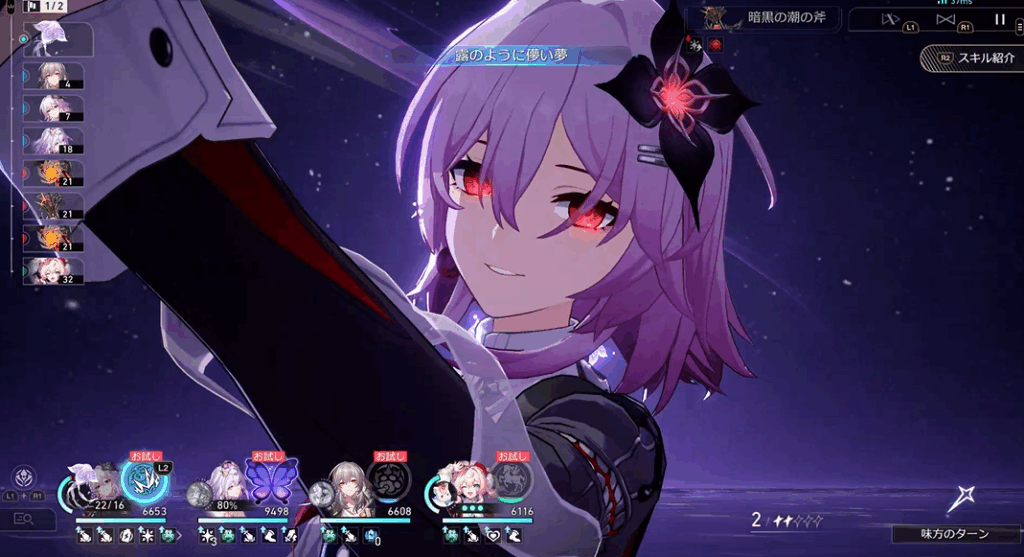Select the turn order entry numbered 7

pyautogui.click(x=56, y=109)
